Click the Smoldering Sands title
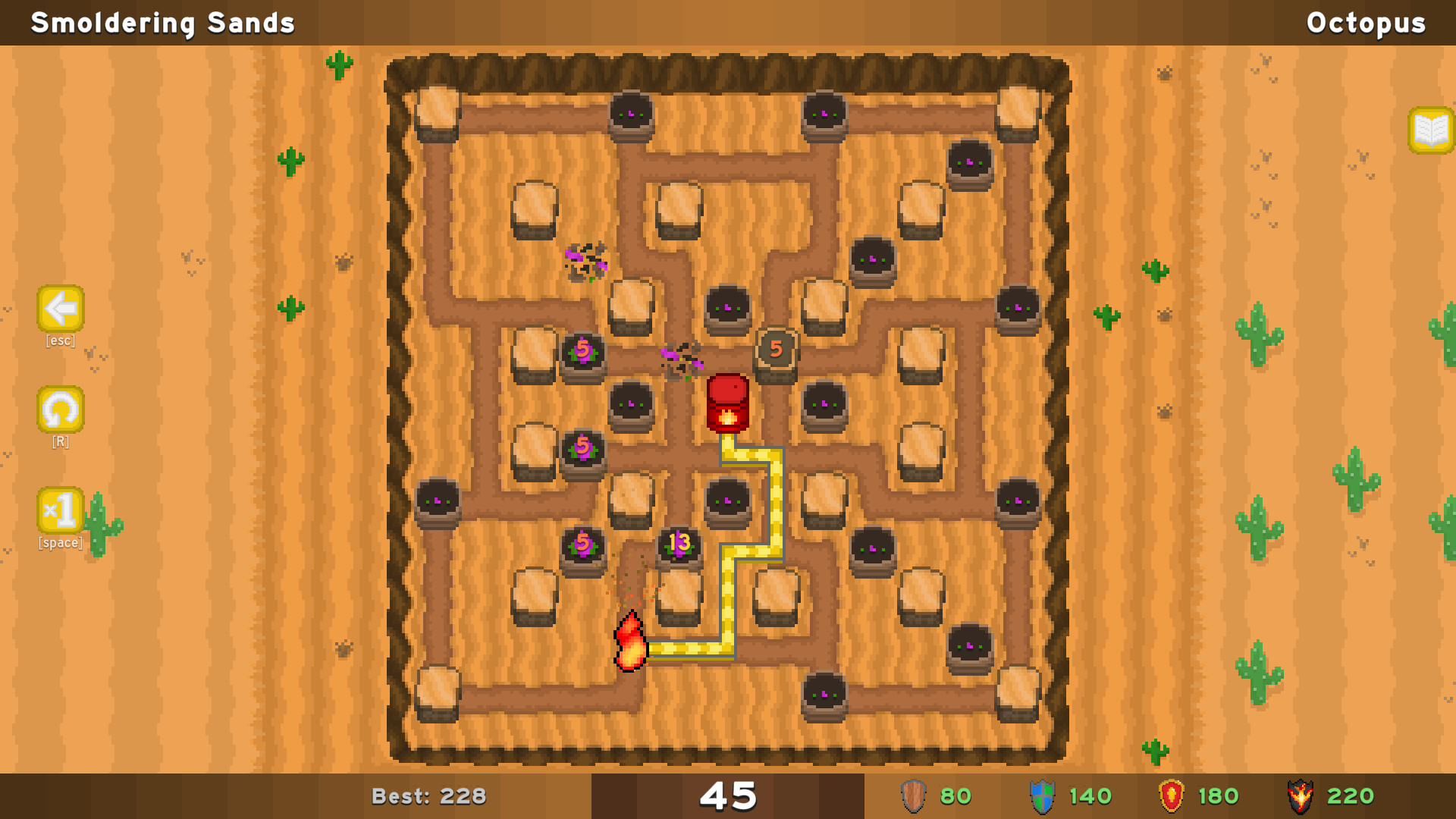 (162, 22)
